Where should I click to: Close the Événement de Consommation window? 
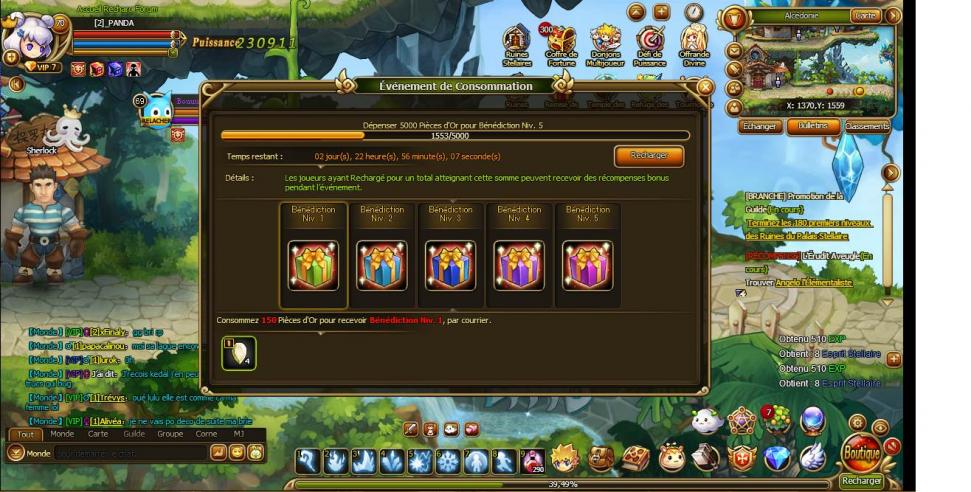click(705, 87)
